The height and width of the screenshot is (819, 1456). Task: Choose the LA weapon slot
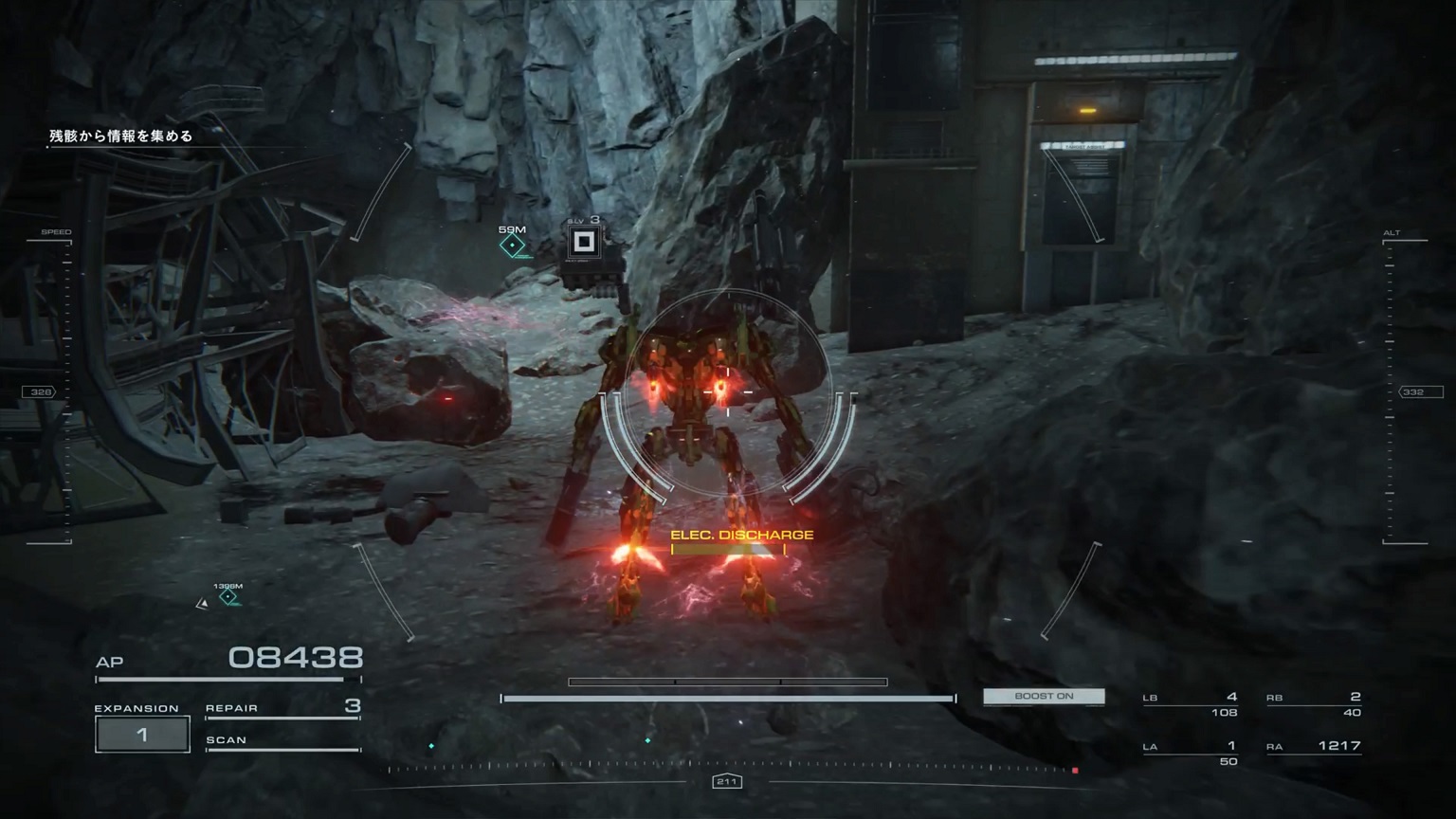point(1191,753)
